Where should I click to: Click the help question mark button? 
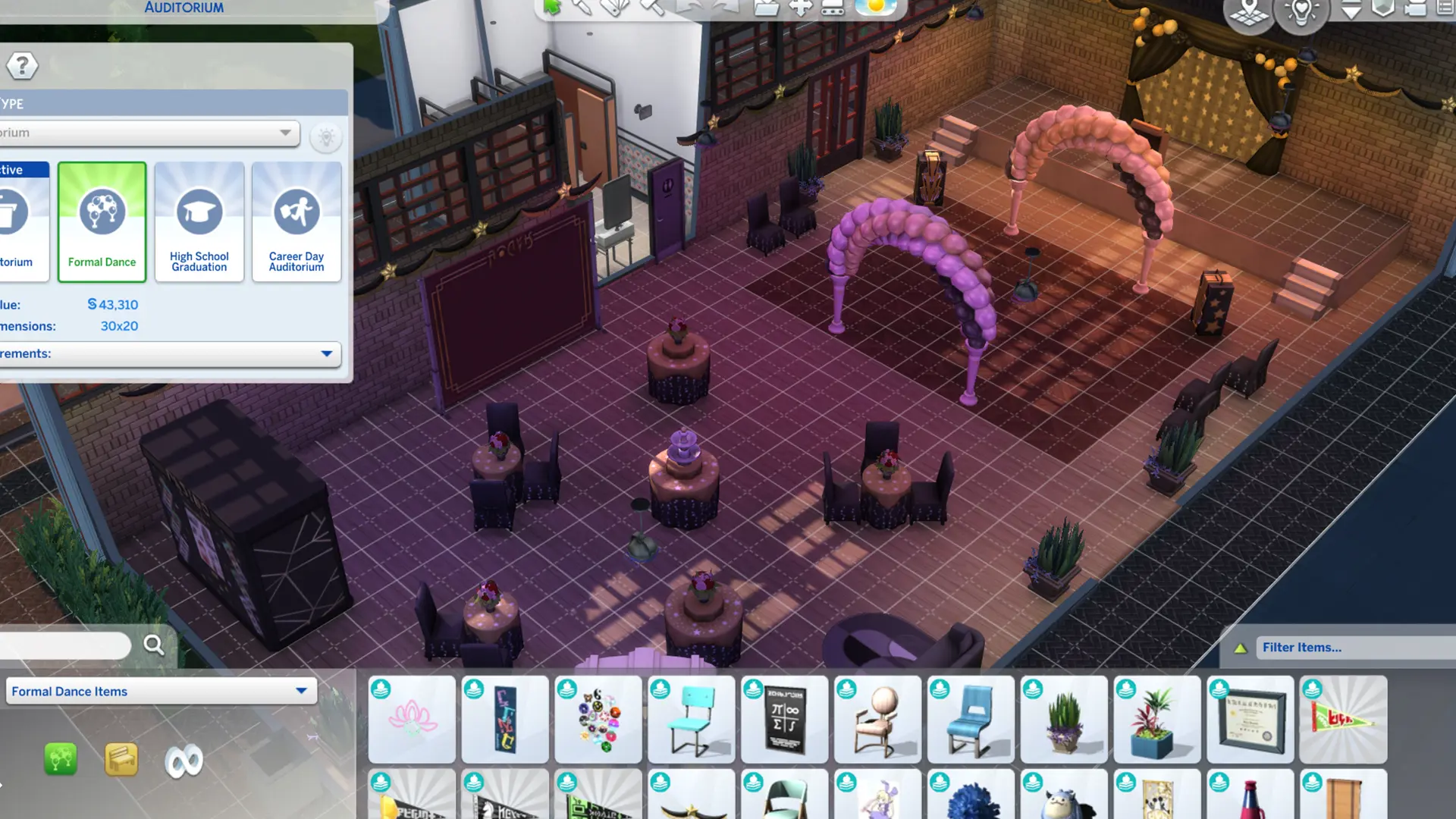[22, 66]
